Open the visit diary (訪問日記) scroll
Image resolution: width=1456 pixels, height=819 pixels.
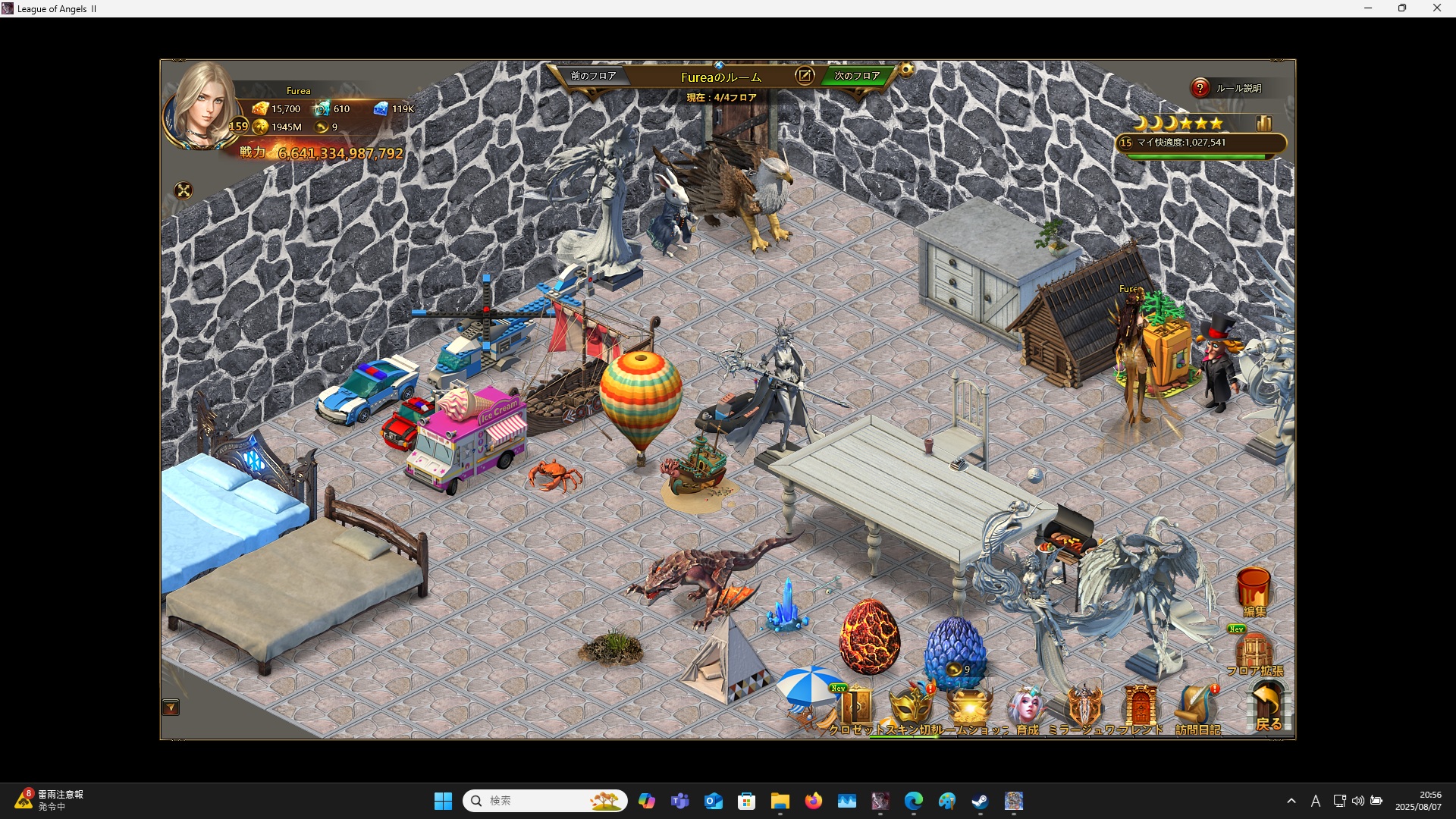[1197, 709]
